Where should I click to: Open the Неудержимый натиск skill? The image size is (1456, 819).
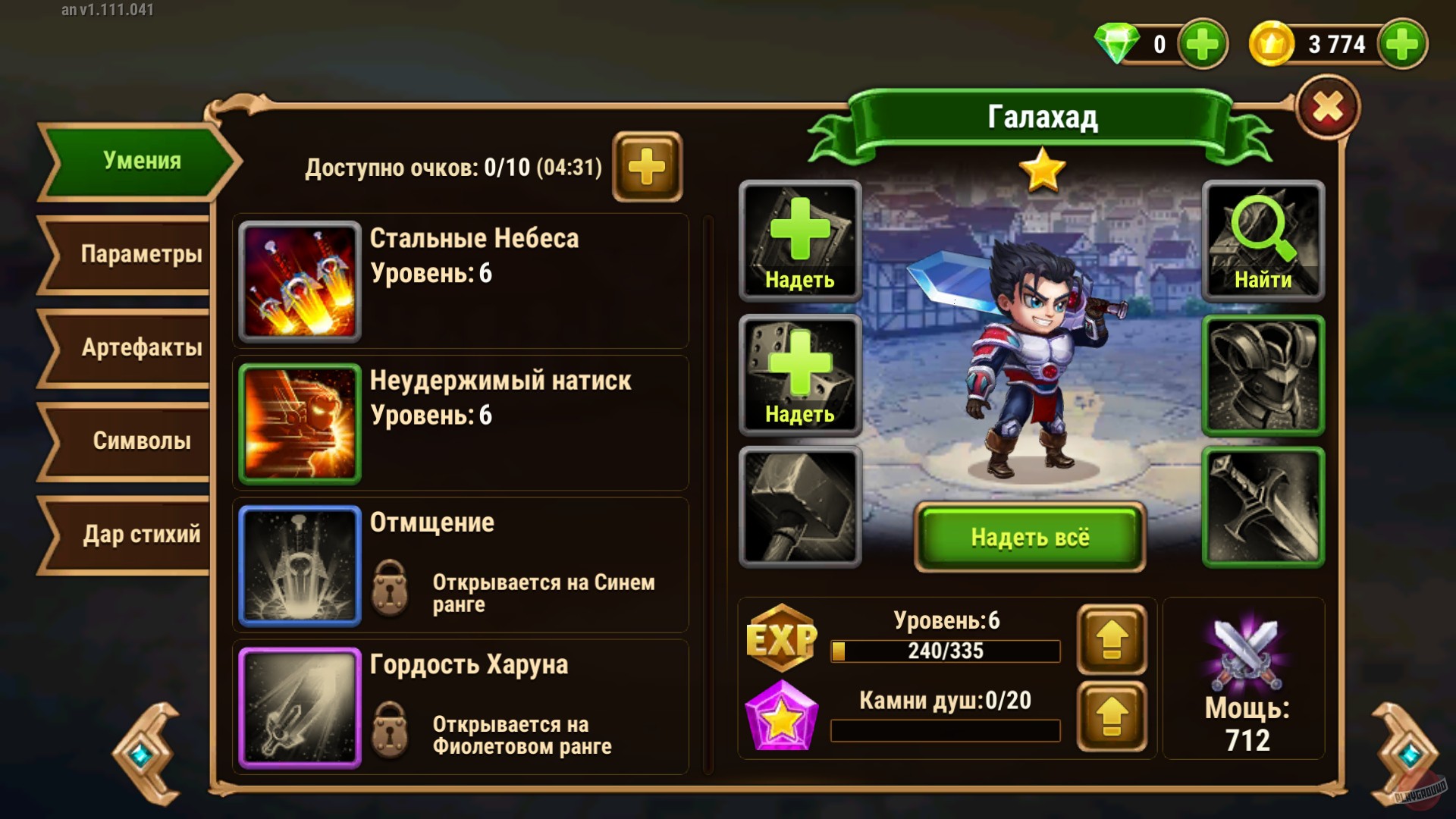tap(300, 422)
